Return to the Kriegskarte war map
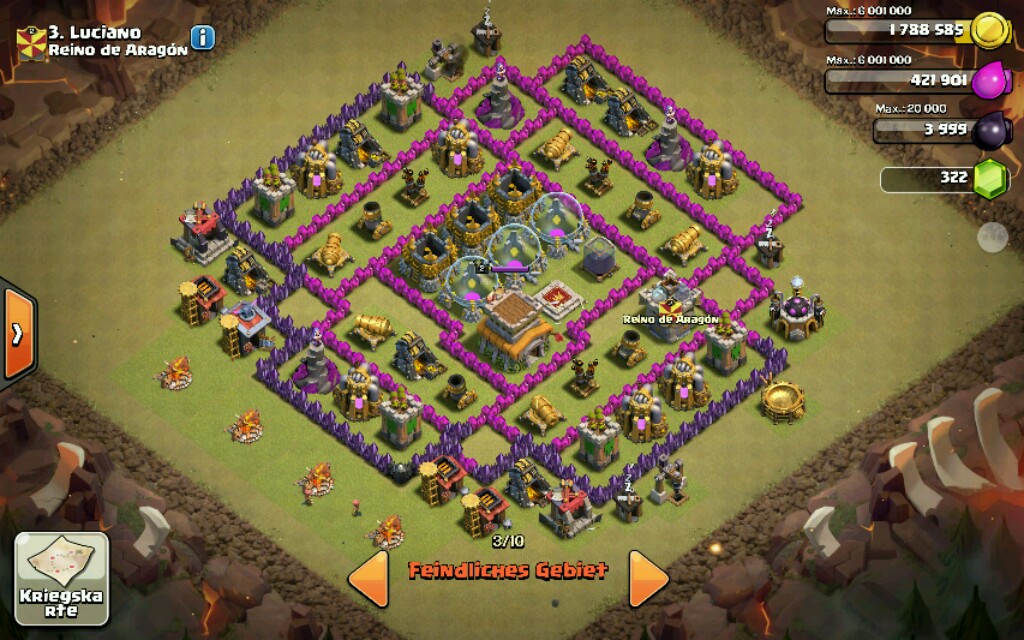Image resolution: width=1024 pixels, height=640 pixels. point(62,579)
